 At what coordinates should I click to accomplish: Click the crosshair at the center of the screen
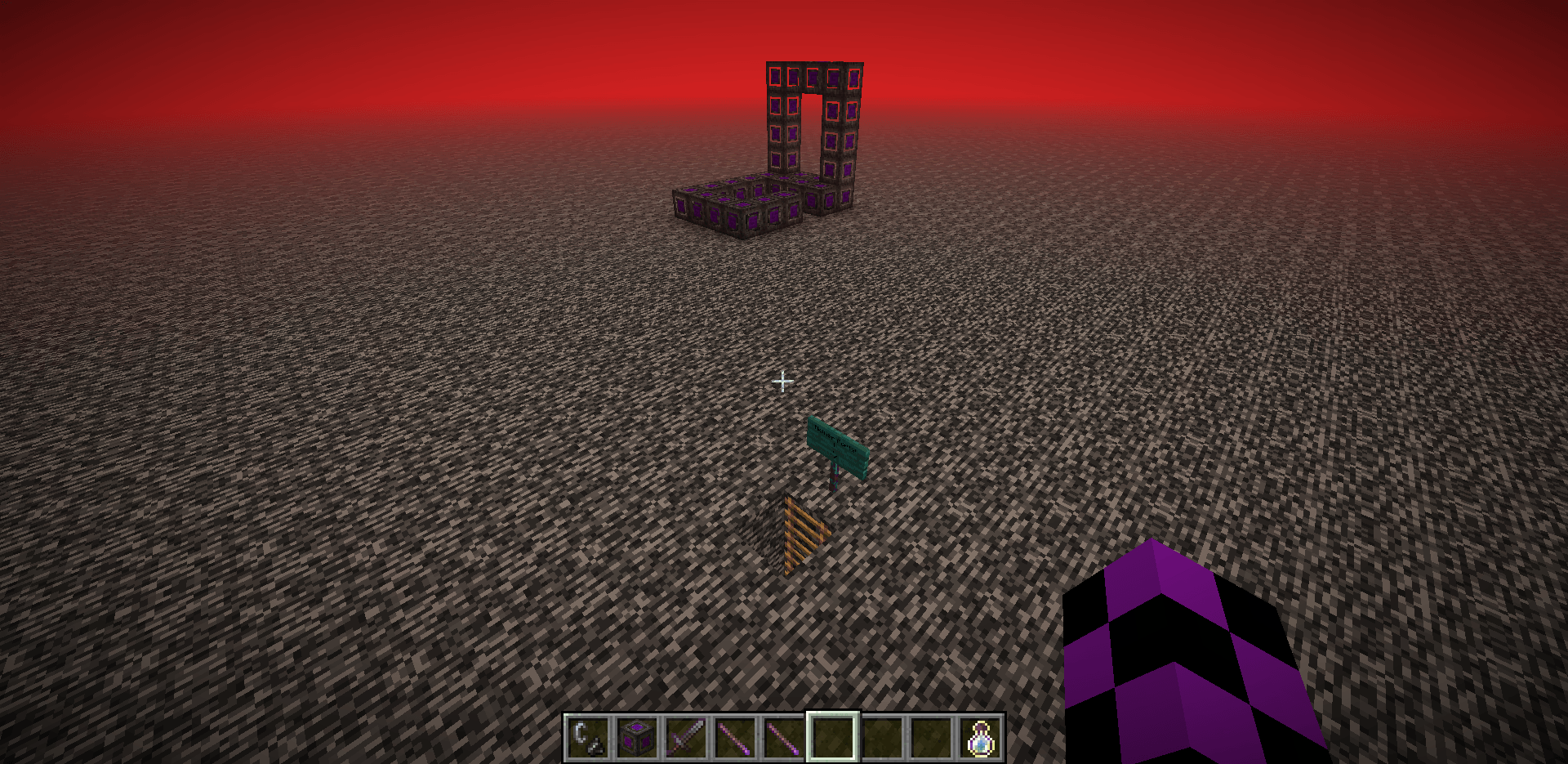pyautogui.click(x=783, y=381)
